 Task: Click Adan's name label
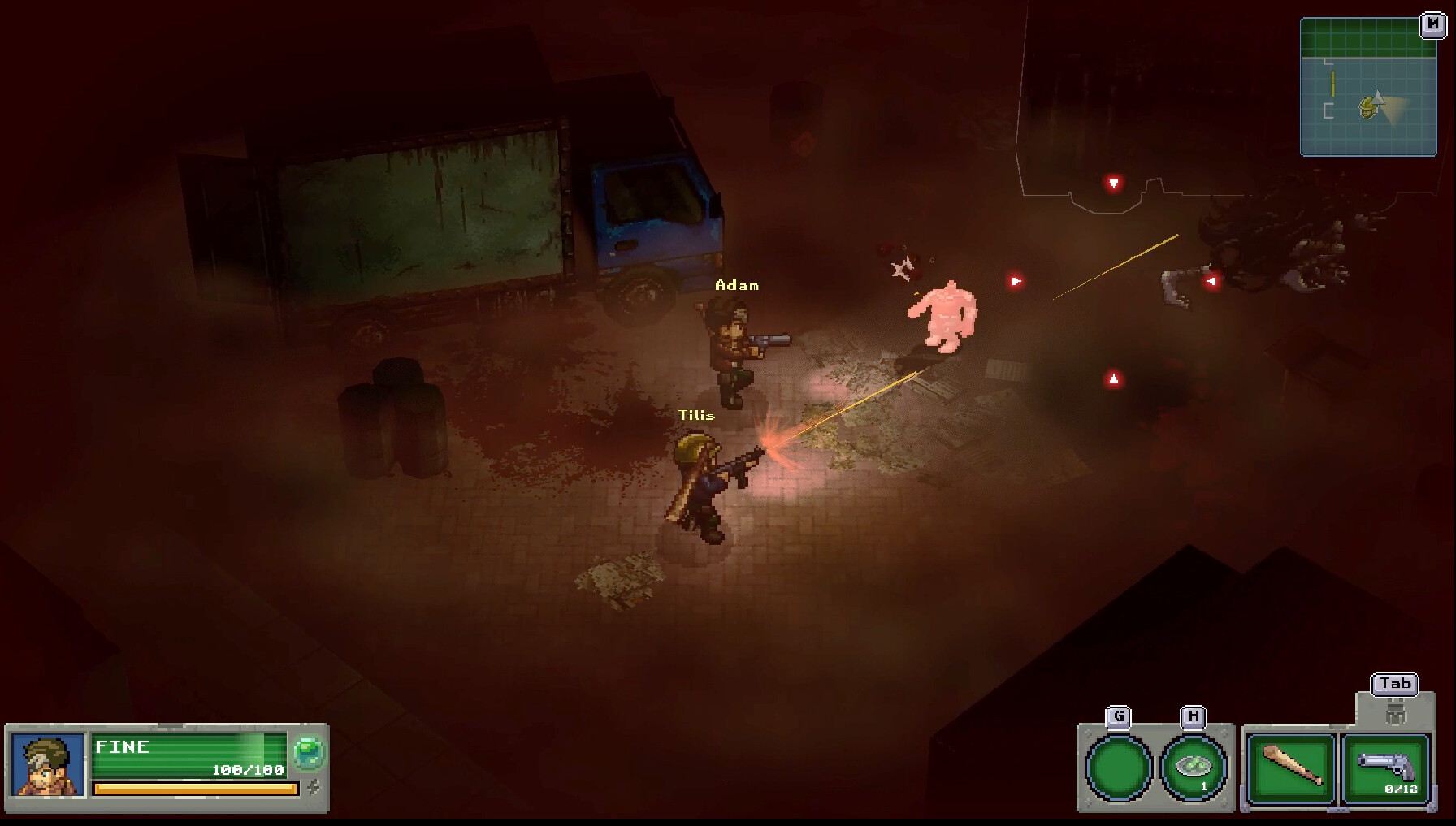pos(738,285)
